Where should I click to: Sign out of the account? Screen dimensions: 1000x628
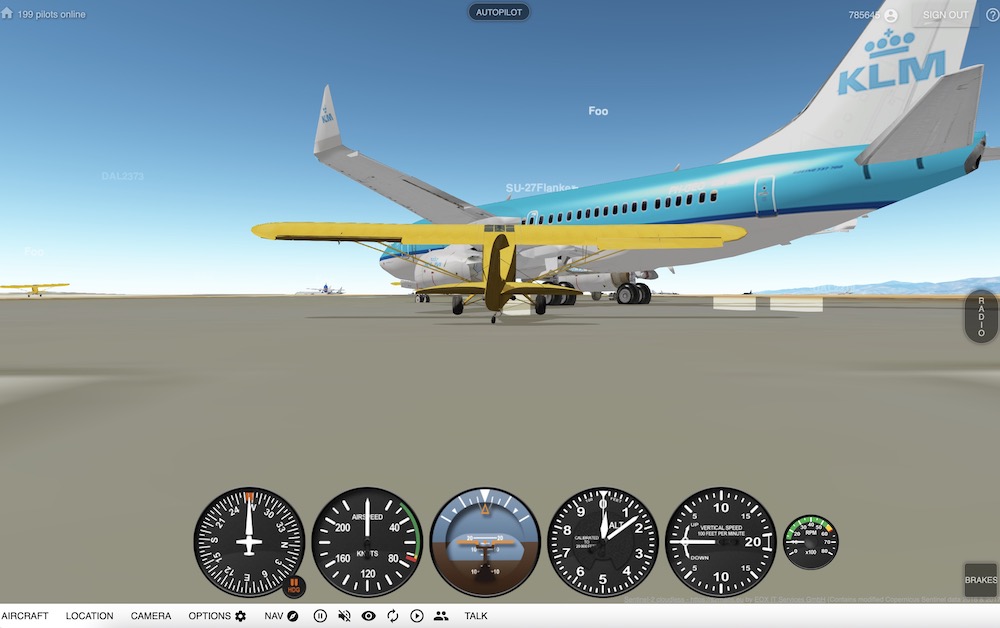point(945,15)
